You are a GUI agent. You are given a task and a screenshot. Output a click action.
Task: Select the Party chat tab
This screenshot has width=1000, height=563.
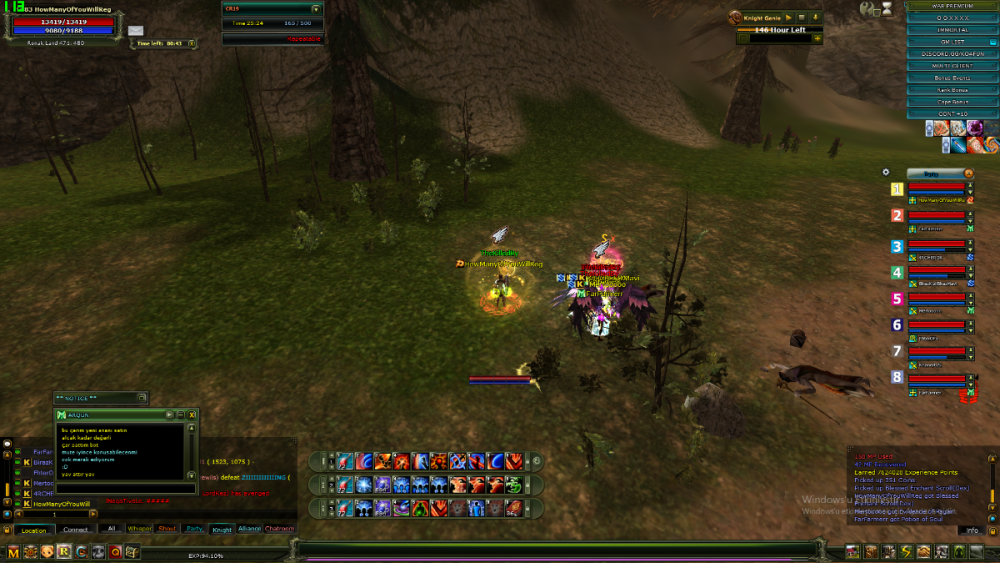pyautogui.click(x=194, y=528)
